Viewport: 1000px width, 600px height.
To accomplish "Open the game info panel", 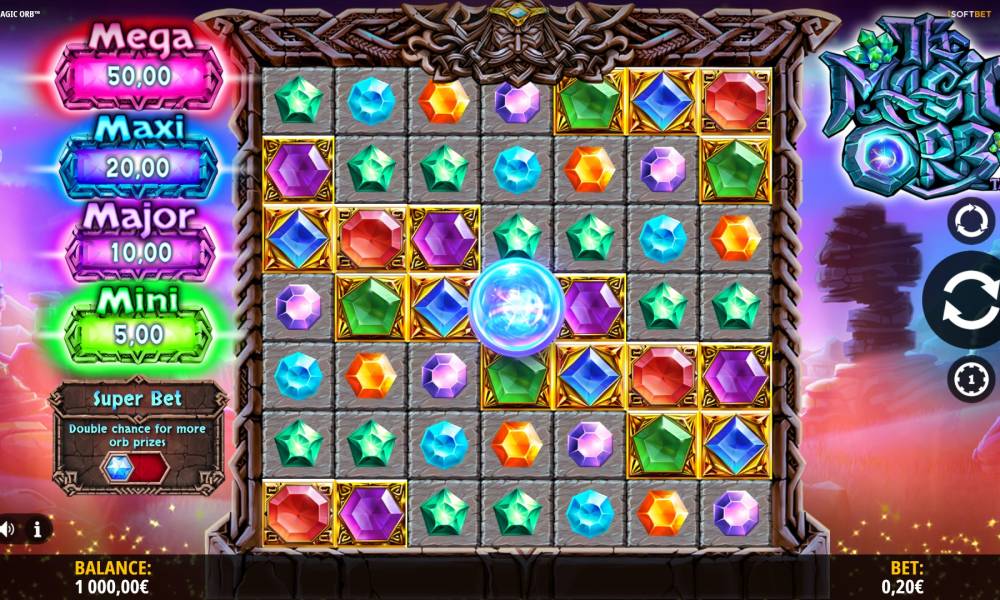I will click(38, 529).
